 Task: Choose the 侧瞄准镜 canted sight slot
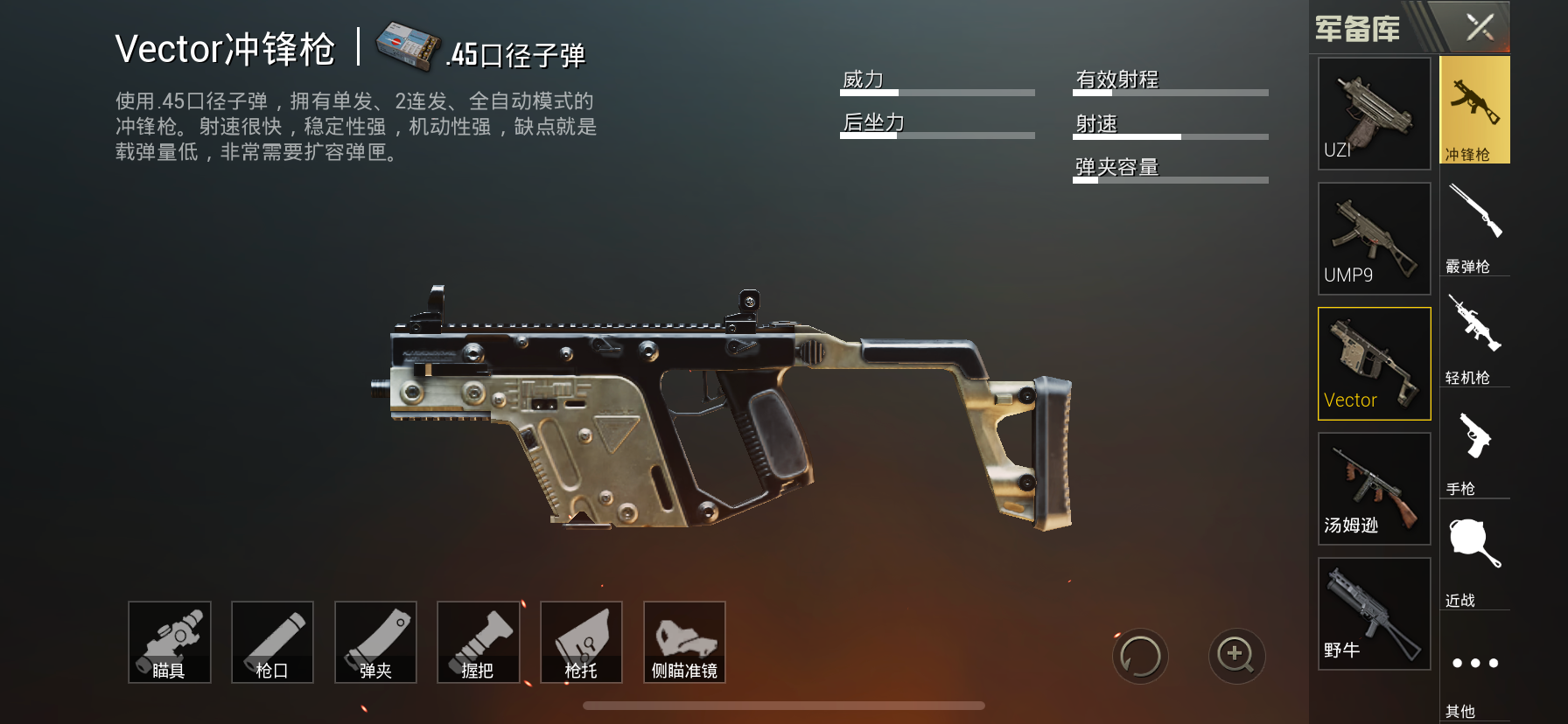pos(684,642)
